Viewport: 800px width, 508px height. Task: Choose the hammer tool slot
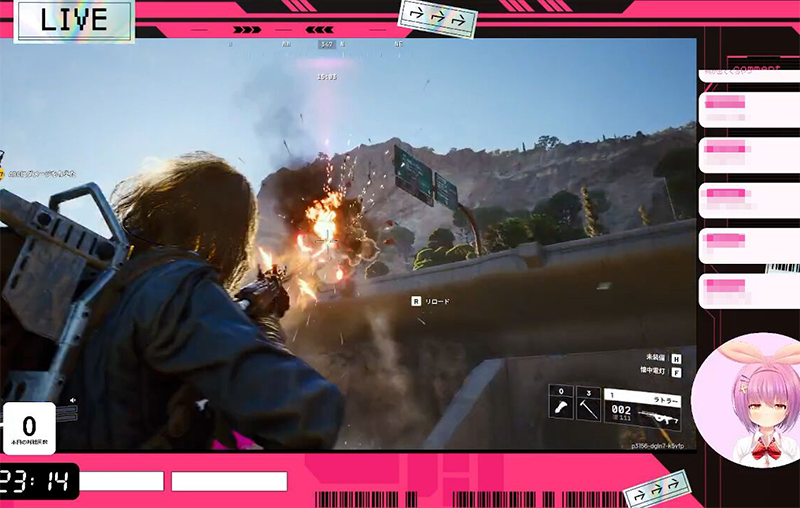pyautogui.click(x=588, y=405)
